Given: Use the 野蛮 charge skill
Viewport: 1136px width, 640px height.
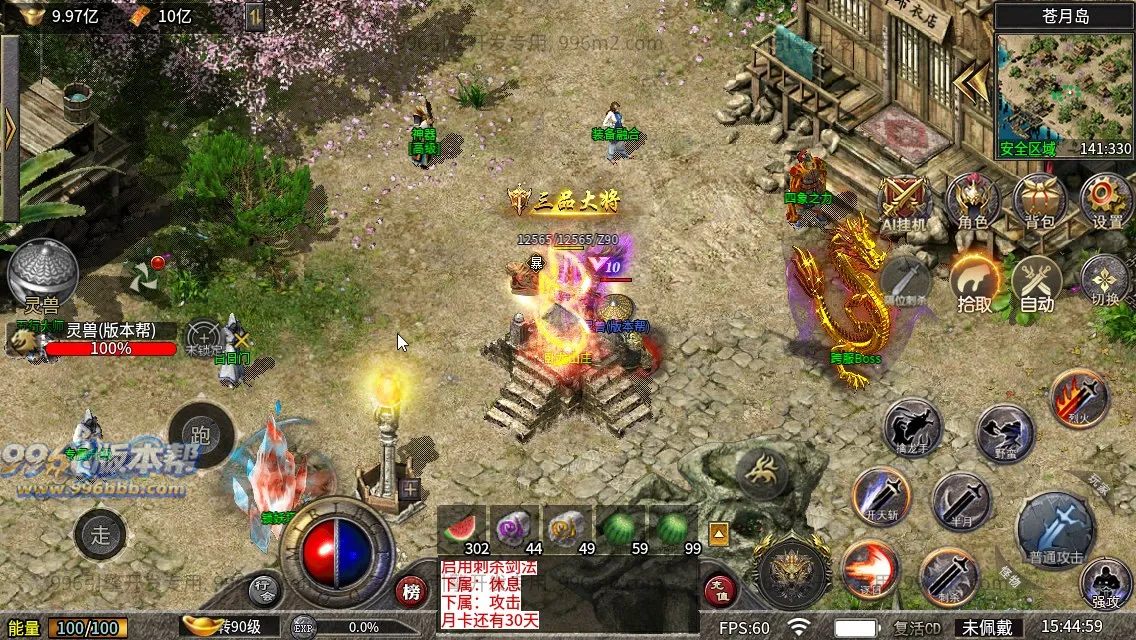Looking at the screenshot, I should tap(1005, 433).
